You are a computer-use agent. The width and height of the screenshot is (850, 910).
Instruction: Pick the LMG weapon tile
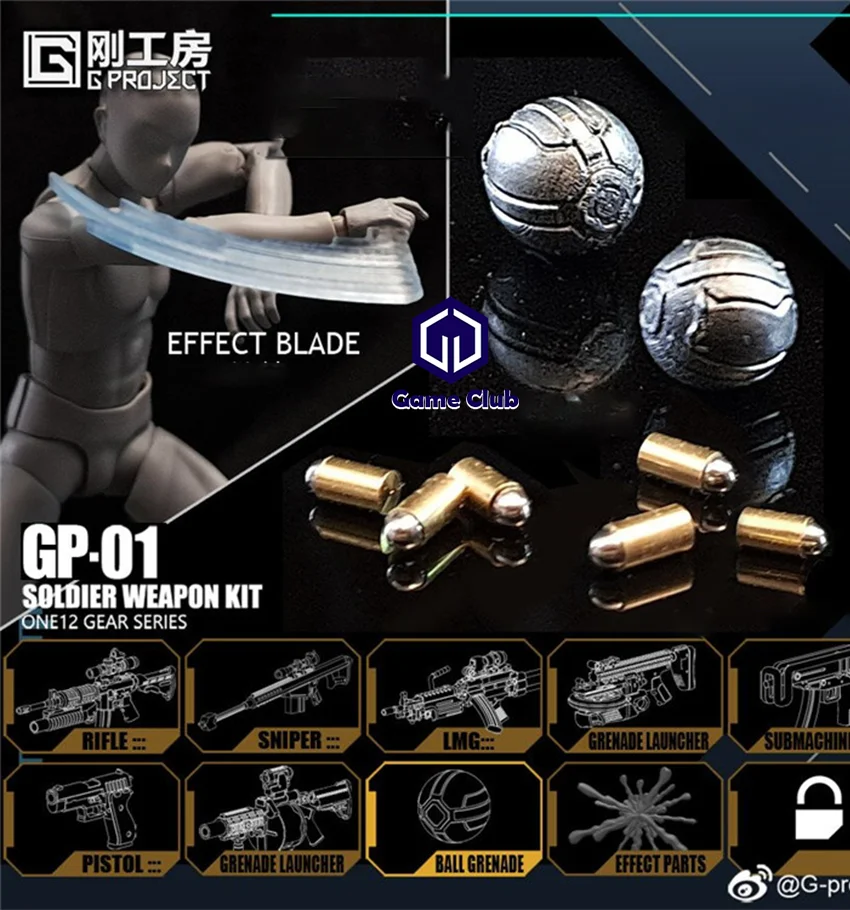tap(454, 696)
